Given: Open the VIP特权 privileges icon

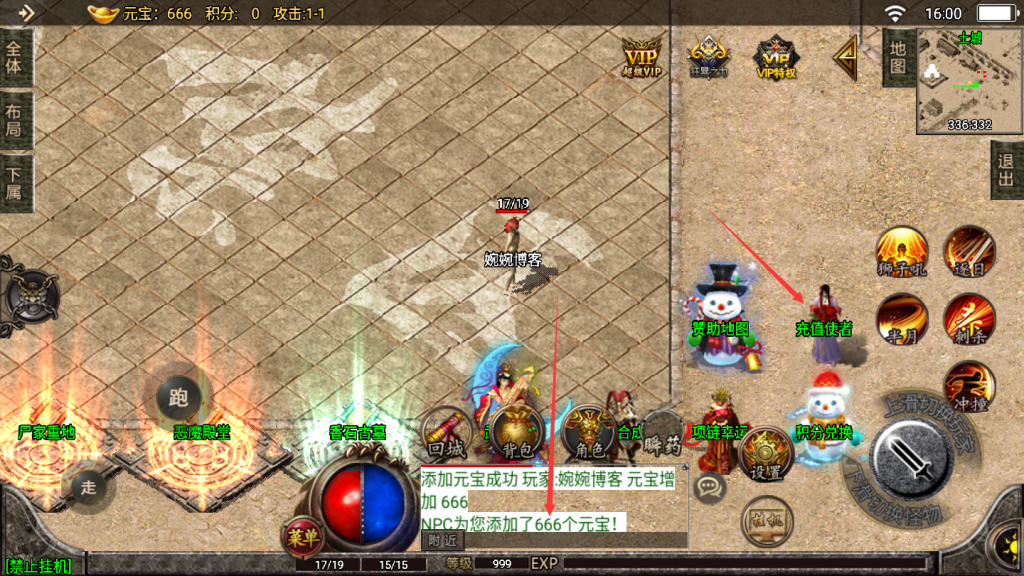Looking at the screenshot, I should [x=775, y=58].
